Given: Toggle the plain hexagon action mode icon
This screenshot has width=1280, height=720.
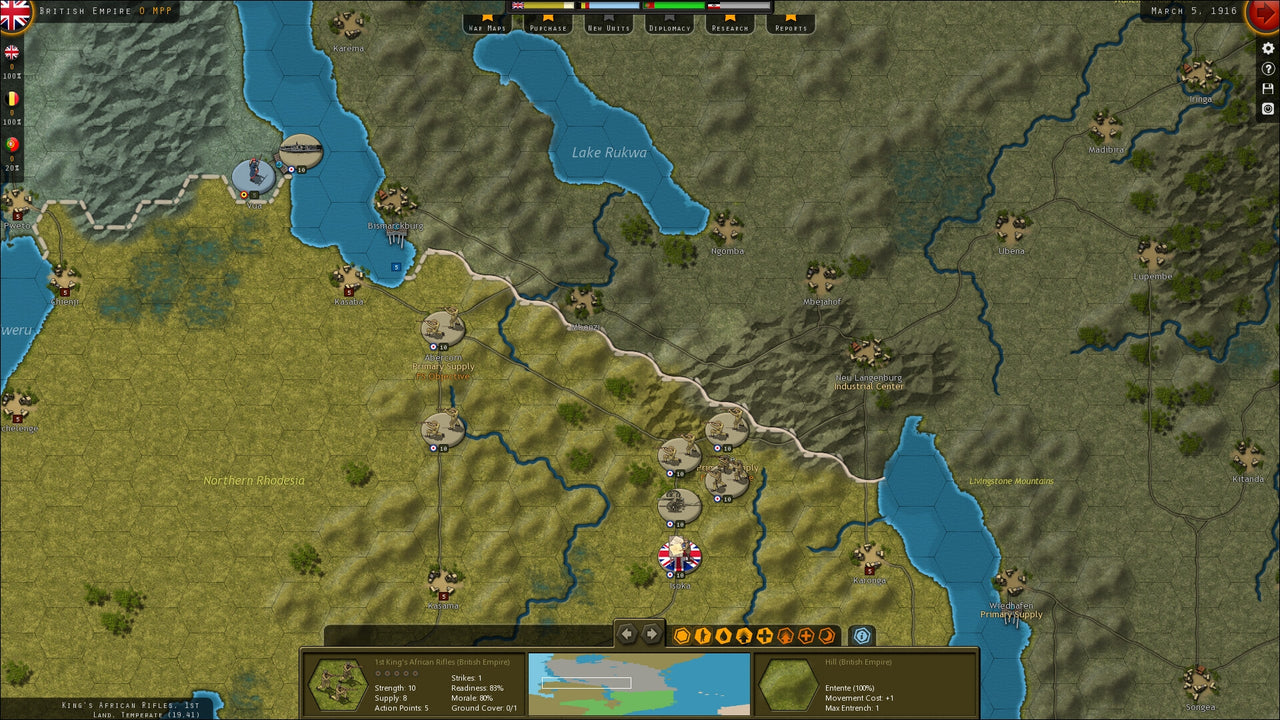Looking at the screenshot, I should click(x=681, y=634).
